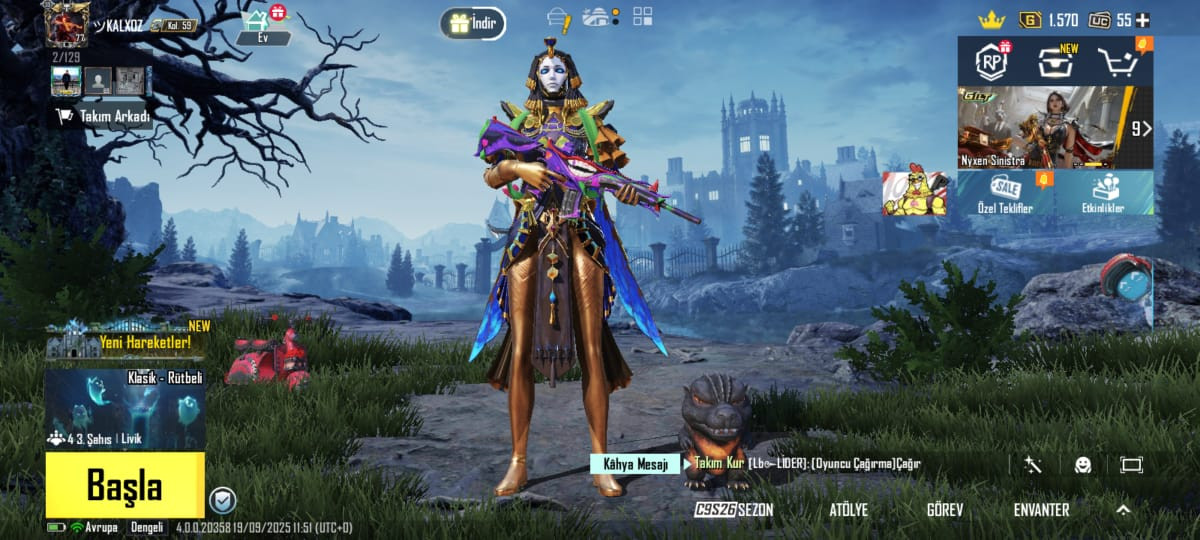This screenshot has width=1200, height=540.
Task: Start the match with Başla button
Action: (x=124, y=486)
